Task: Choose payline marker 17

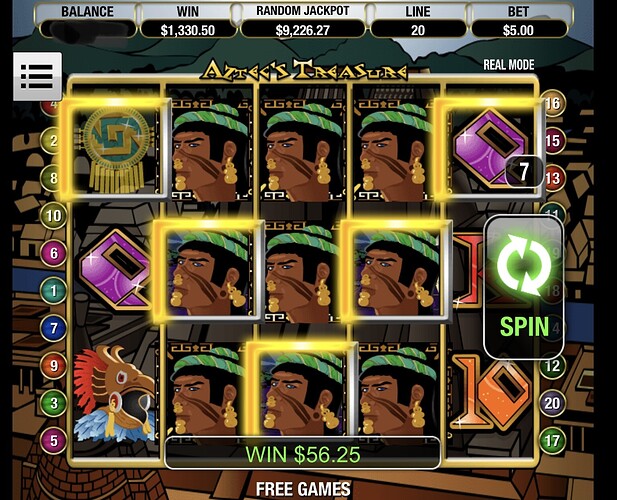Action: pyautogui.click(x=553, y=439)
